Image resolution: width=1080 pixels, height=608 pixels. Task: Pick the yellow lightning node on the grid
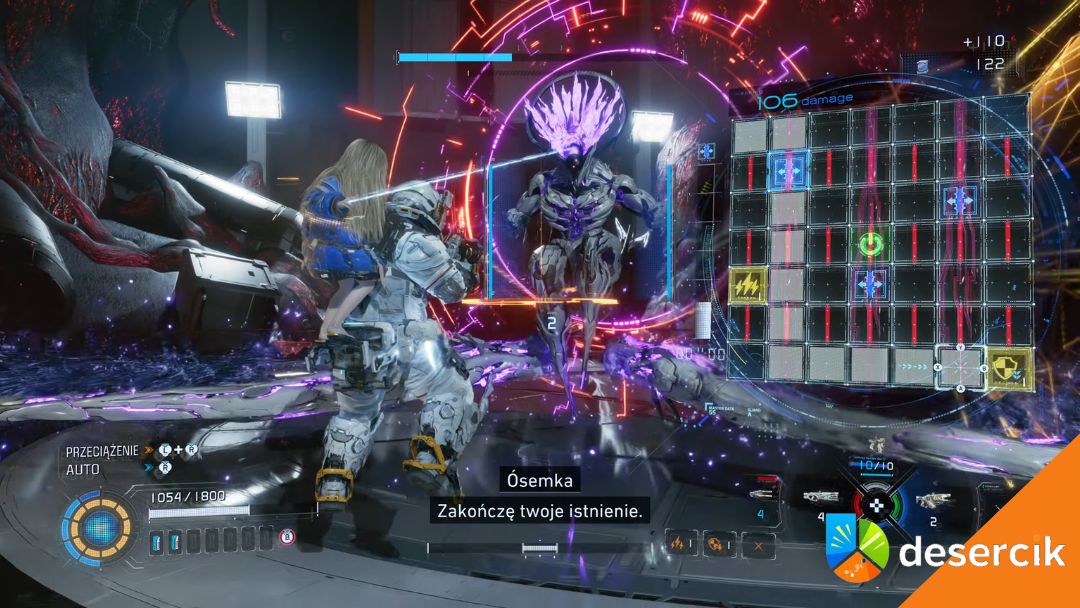[748, 285]
